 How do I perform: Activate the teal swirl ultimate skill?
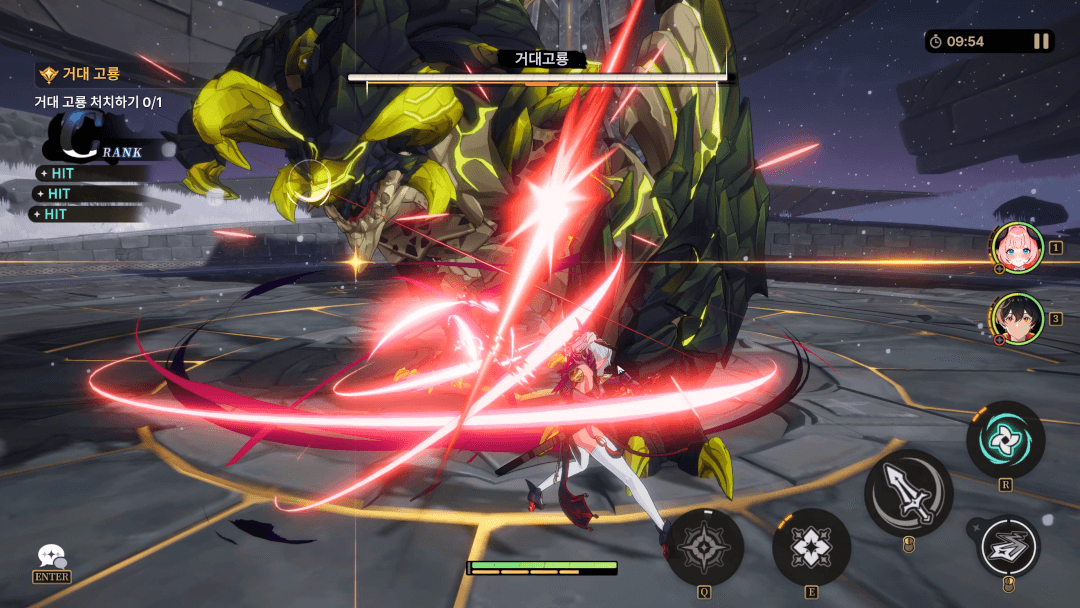click(1005, 440)
